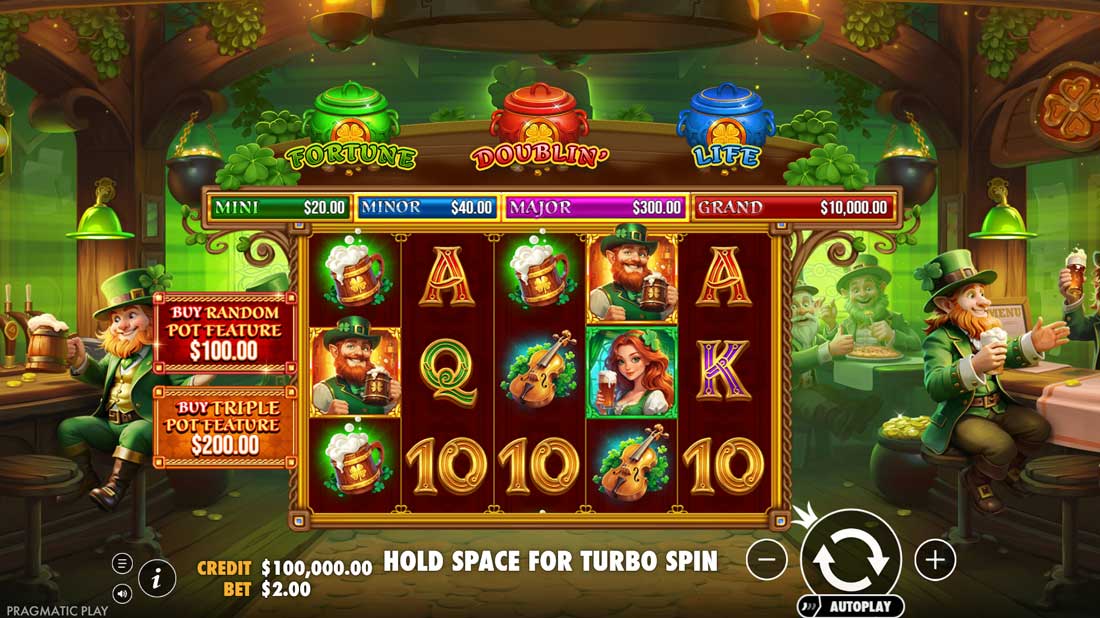This screenshot has height=618, width=1100.
Task: Buy Random Pot Feature for $100.00
Action: click(x=225, y=333)
